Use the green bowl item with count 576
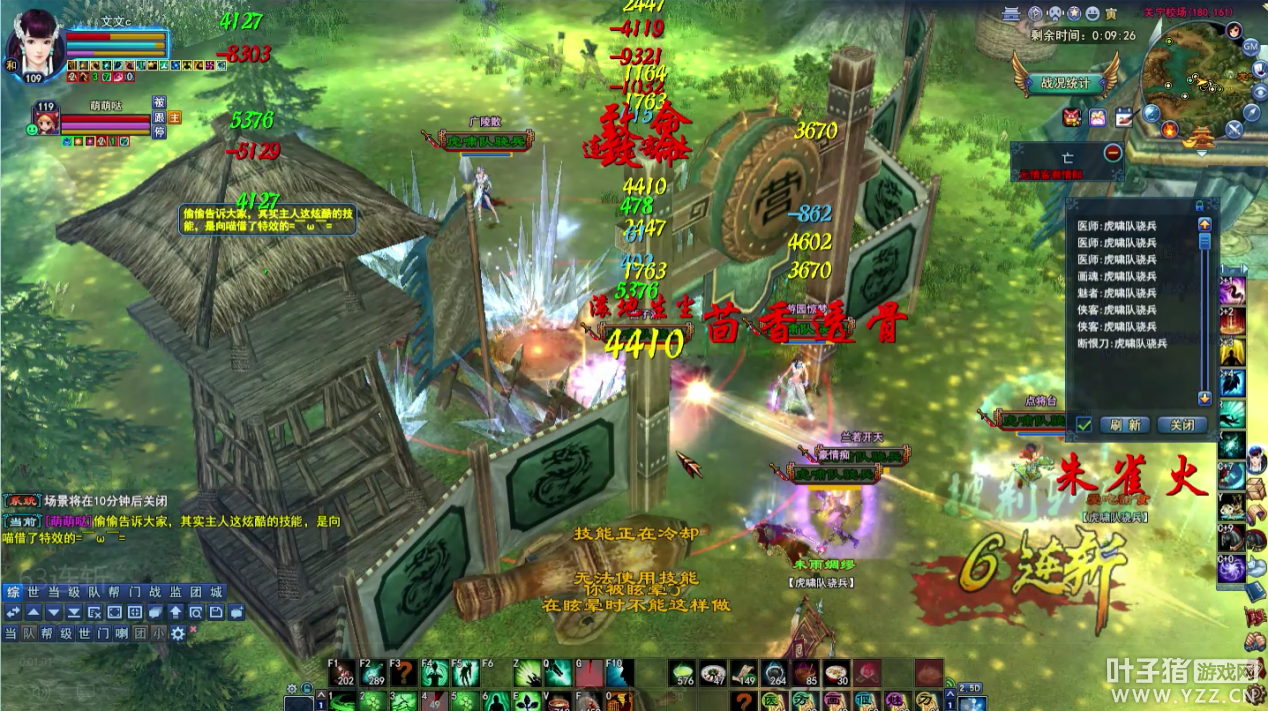Image resolution: width=1268 pixels, height=711 pixels. pyautogui.click(x=683, y=673)
